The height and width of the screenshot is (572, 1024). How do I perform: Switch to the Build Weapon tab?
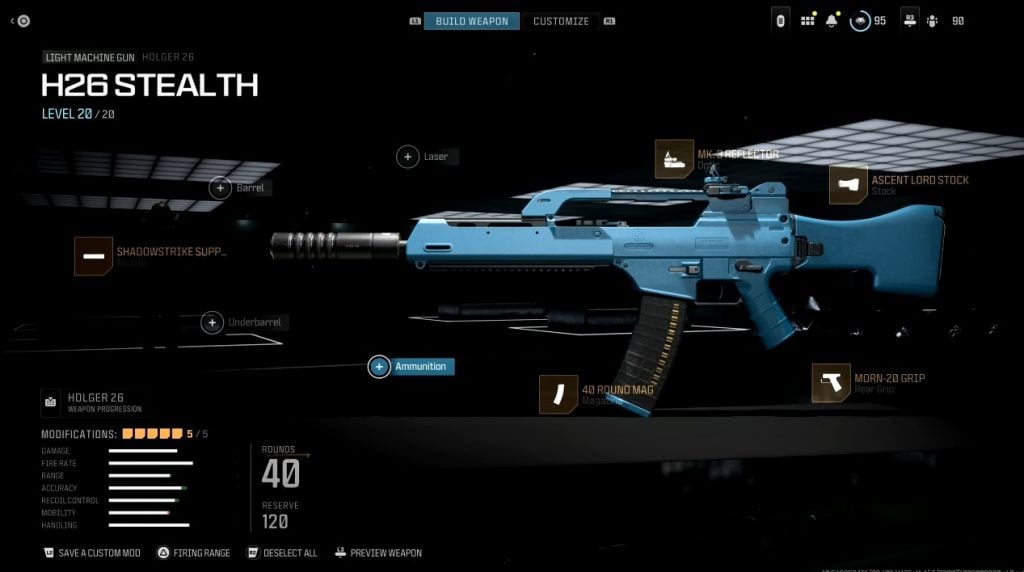click(471, 21)
